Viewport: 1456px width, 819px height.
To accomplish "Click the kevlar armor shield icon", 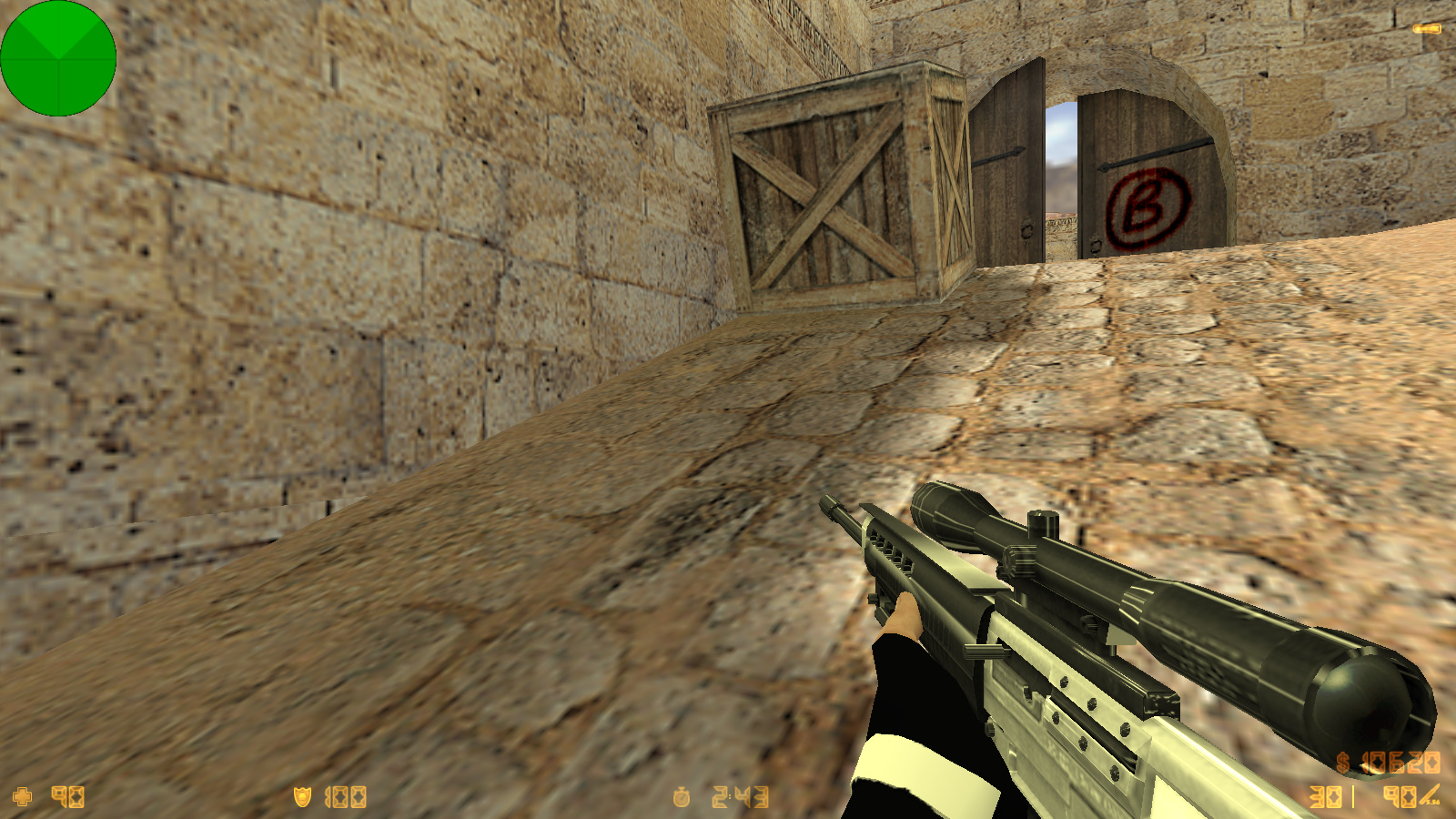I will [302, 797].
